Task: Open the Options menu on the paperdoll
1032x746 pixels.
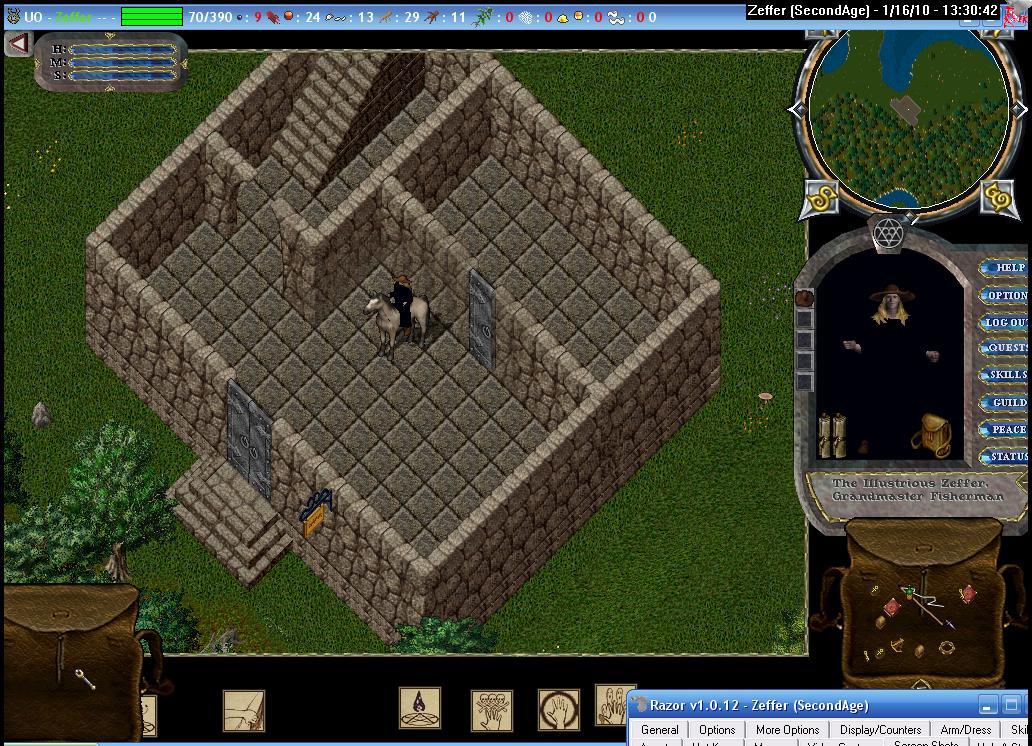Action: (x=1005, y=295)
